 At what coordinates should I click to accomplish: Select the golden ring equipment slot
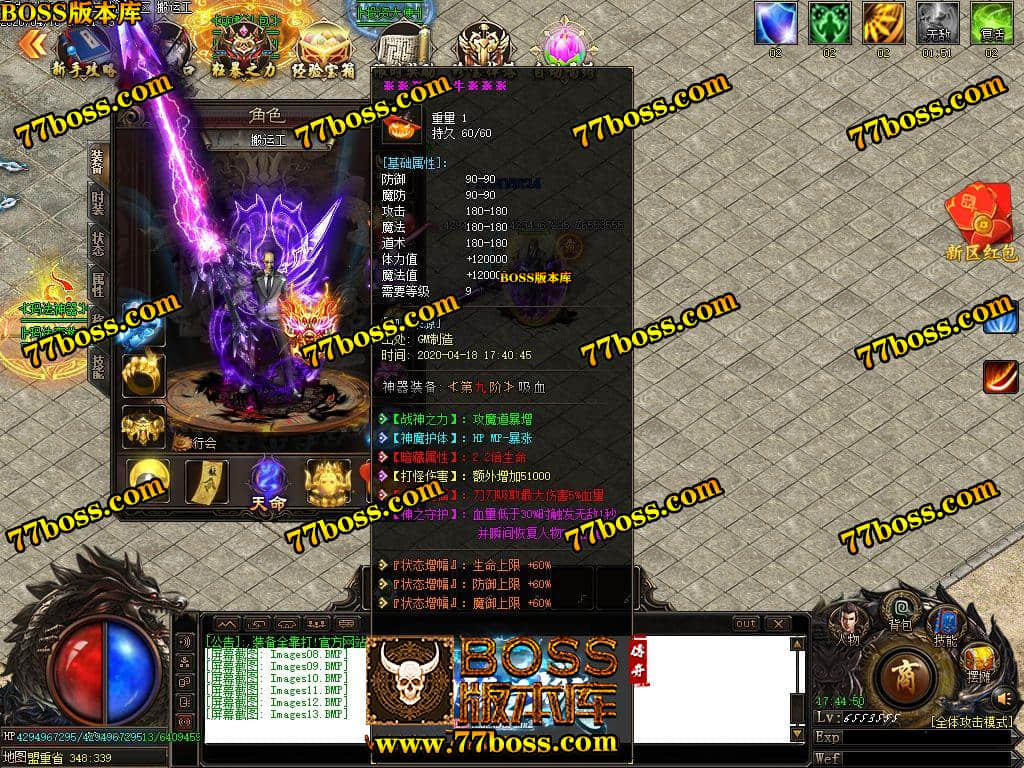pyautogui.click(x=143, y=374)
